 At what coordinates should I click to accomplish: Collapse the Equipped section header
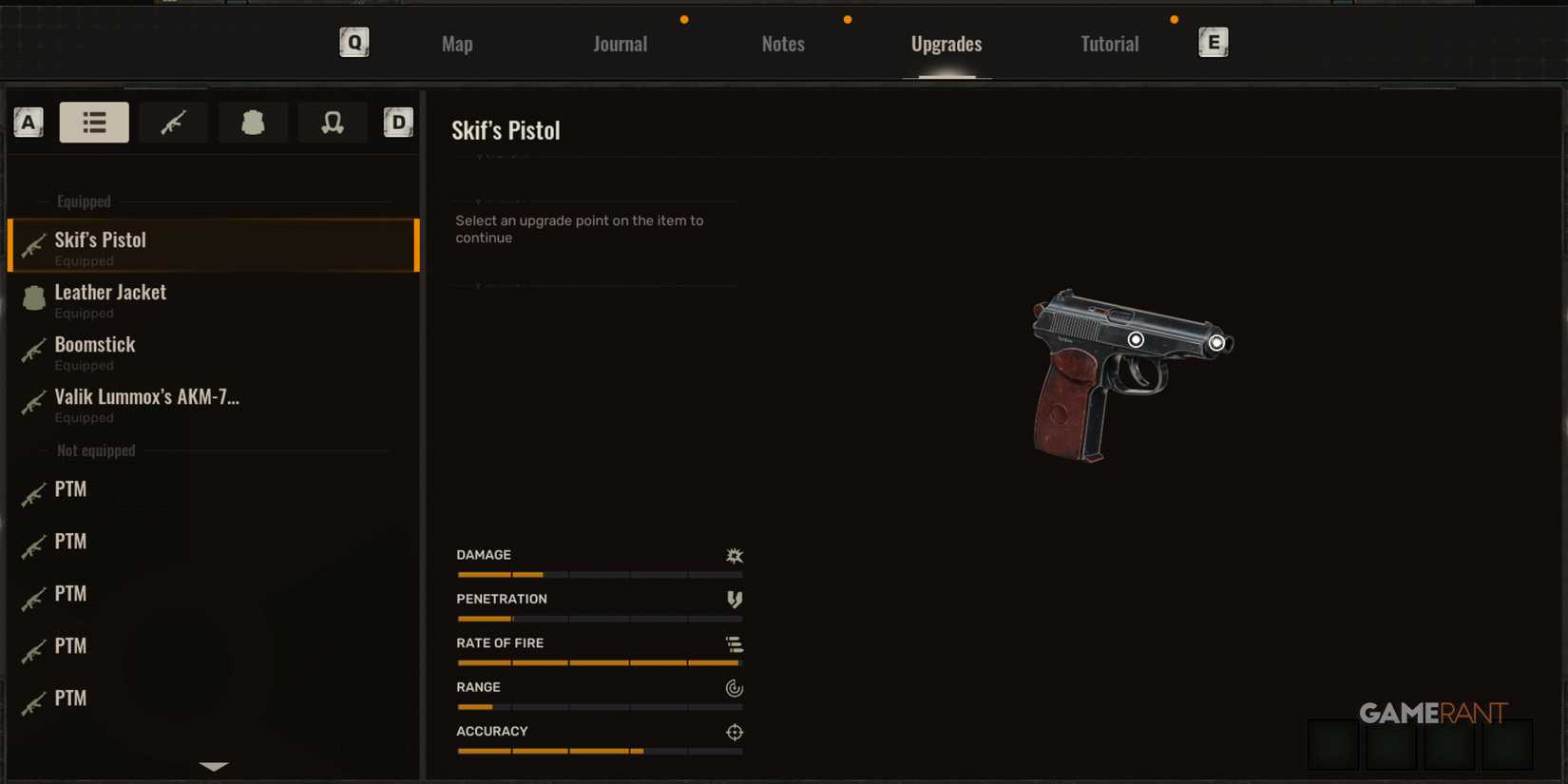[84, 201]
